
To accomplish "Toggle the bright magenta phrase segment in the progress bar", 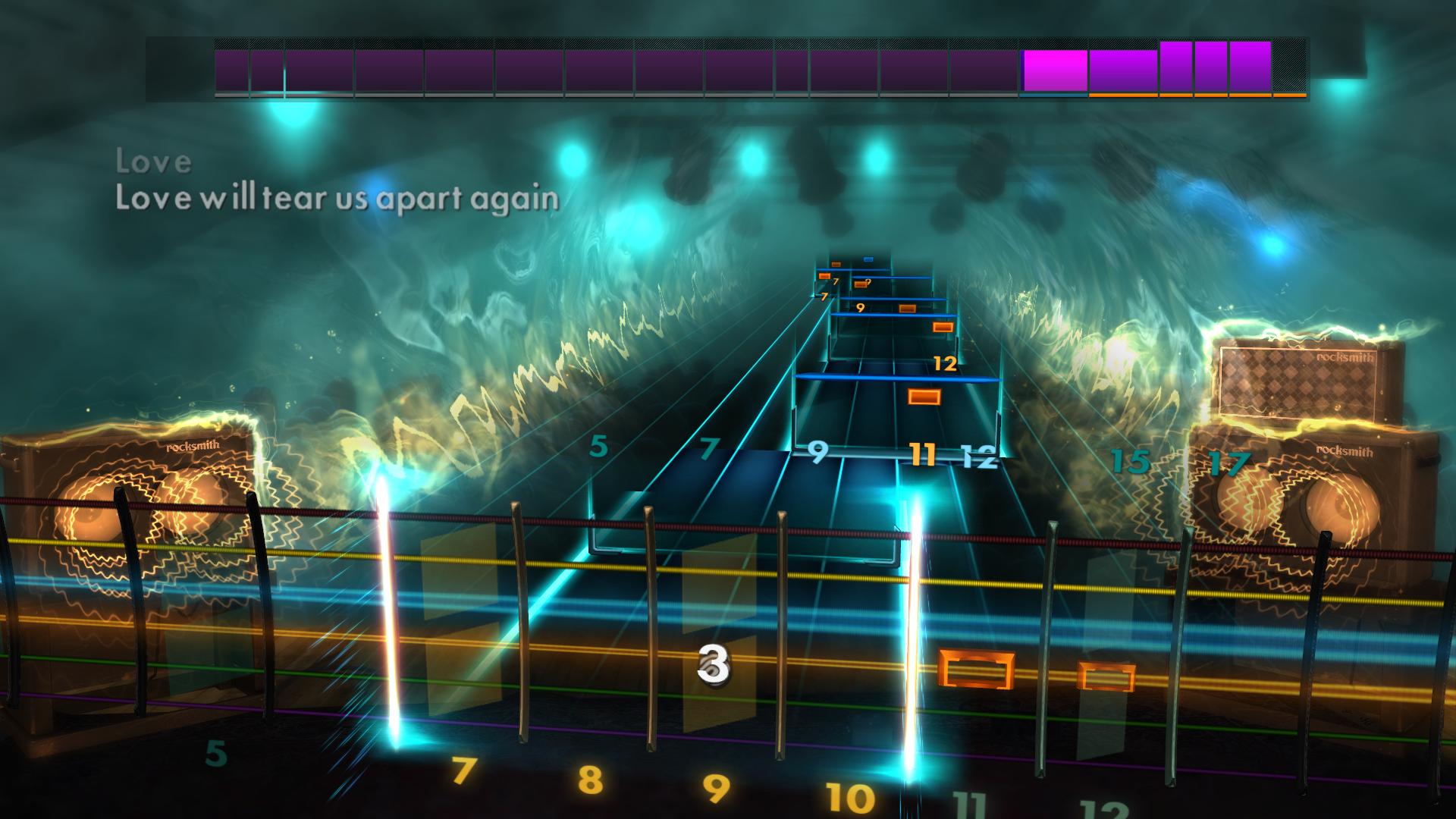I will coord(1054,68).
